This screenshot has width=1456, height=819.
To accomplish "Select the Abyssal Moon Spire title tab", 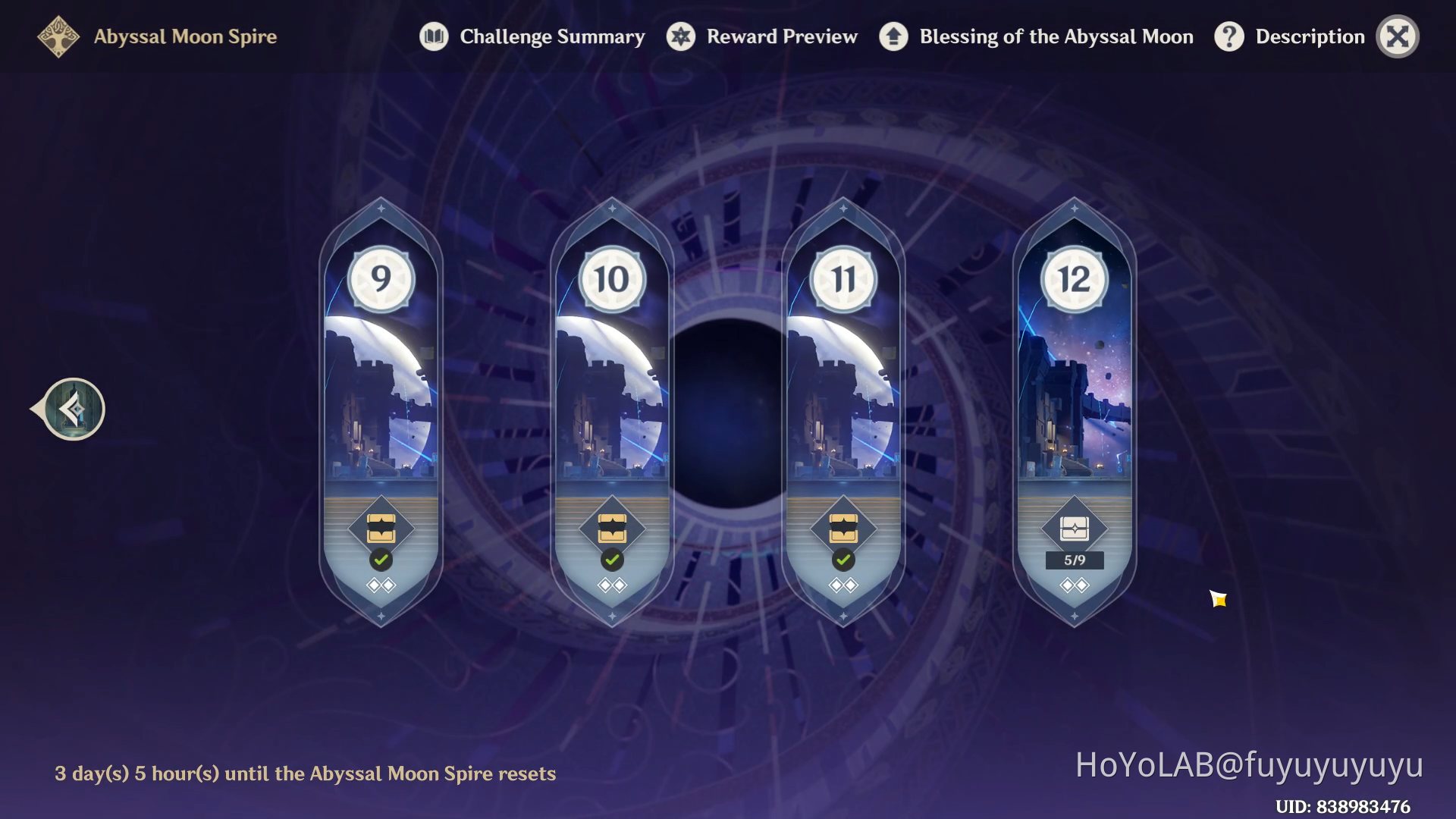I will pos(184,36).
